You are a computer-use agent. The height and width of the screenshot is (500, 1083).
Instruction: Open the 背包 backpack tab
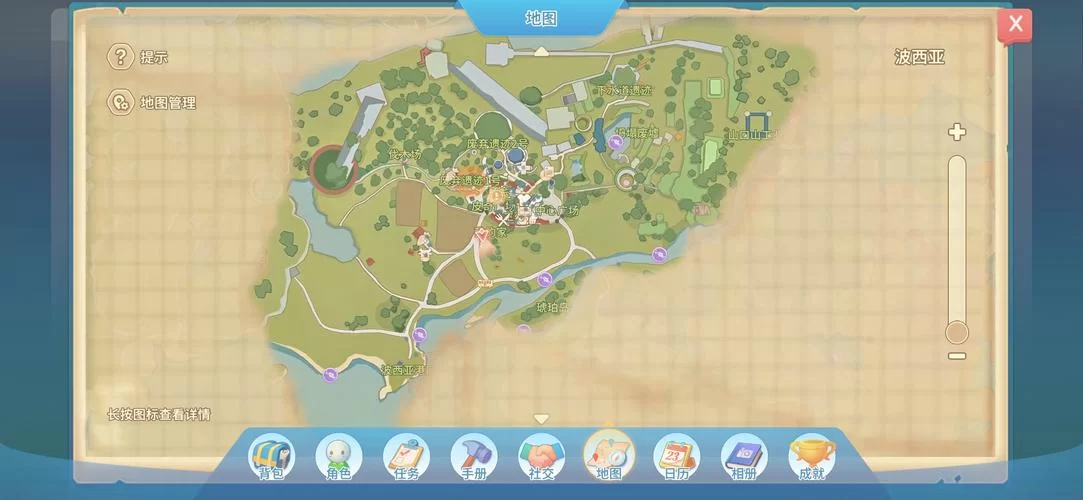point(271,458)
